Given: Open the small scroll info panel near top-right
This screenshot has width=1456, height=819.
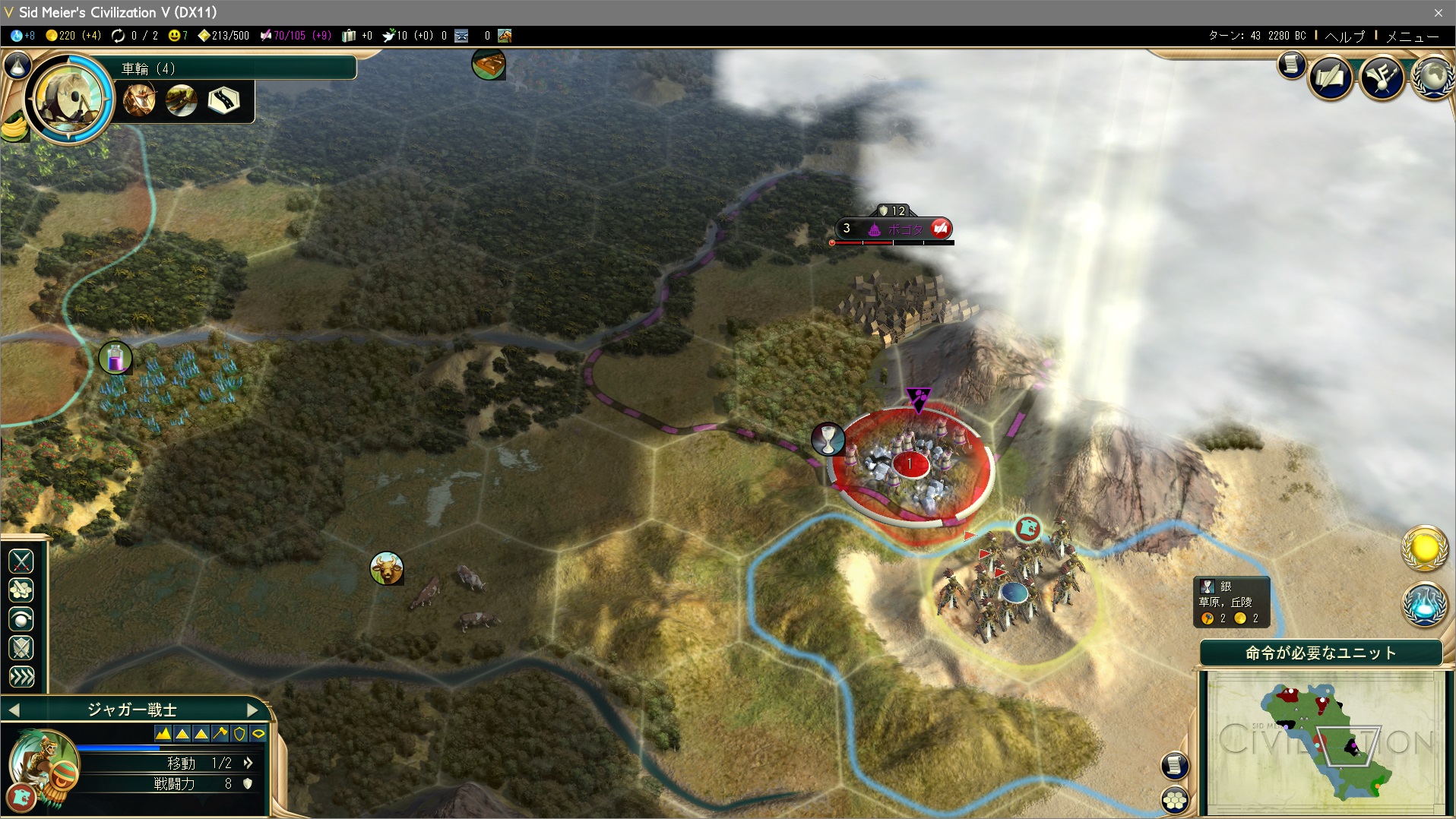Looking at the screenshot, I should pyautogui.click(x=1291, y=65).
